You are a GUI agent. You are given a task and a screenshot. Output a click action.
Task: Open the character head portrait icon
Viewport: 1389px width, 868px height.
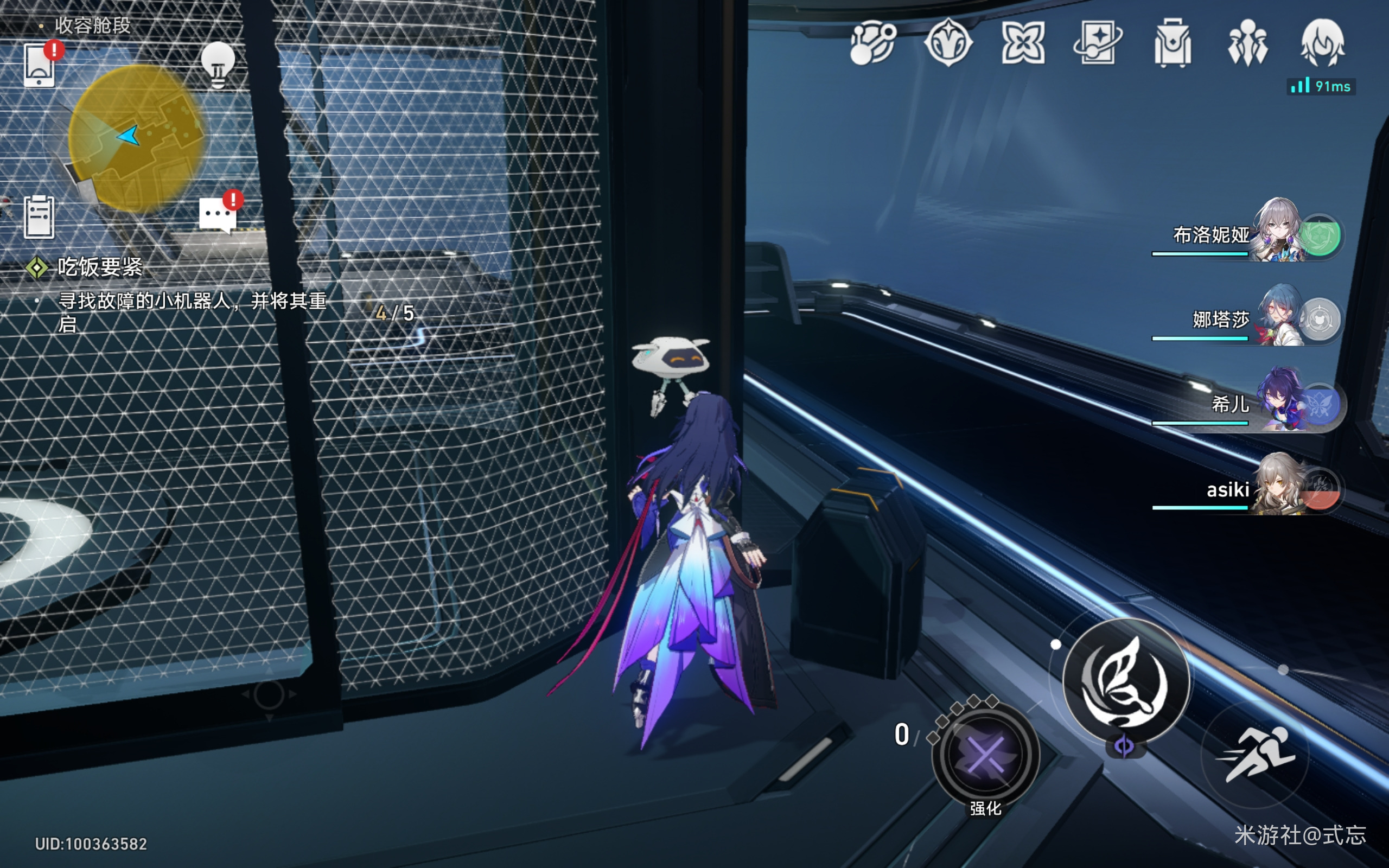tap(1322, 43)
